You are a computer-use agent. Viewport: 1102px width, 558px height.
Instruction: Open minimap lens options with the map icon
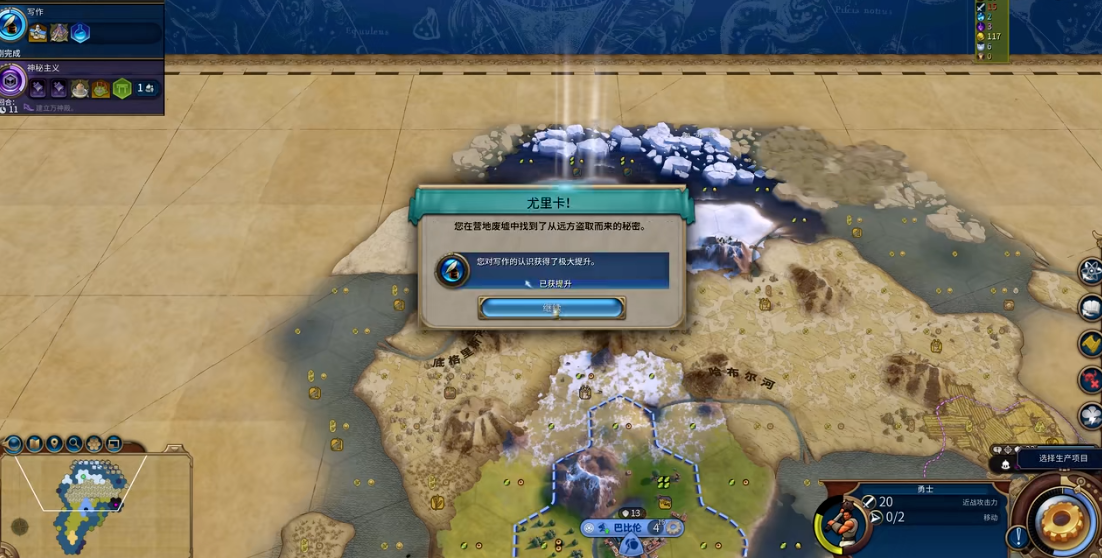click(34, 443)
